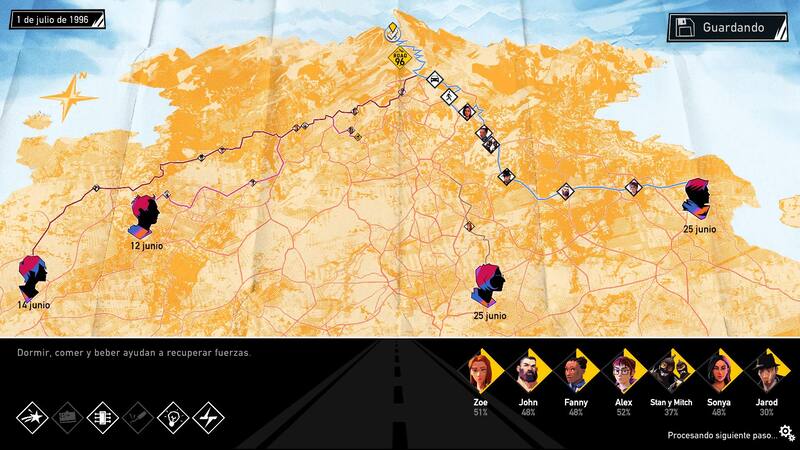Screen dimensions: 800x450
Task: Click Sonya's character portrait
Action: (x=719, y=372)
